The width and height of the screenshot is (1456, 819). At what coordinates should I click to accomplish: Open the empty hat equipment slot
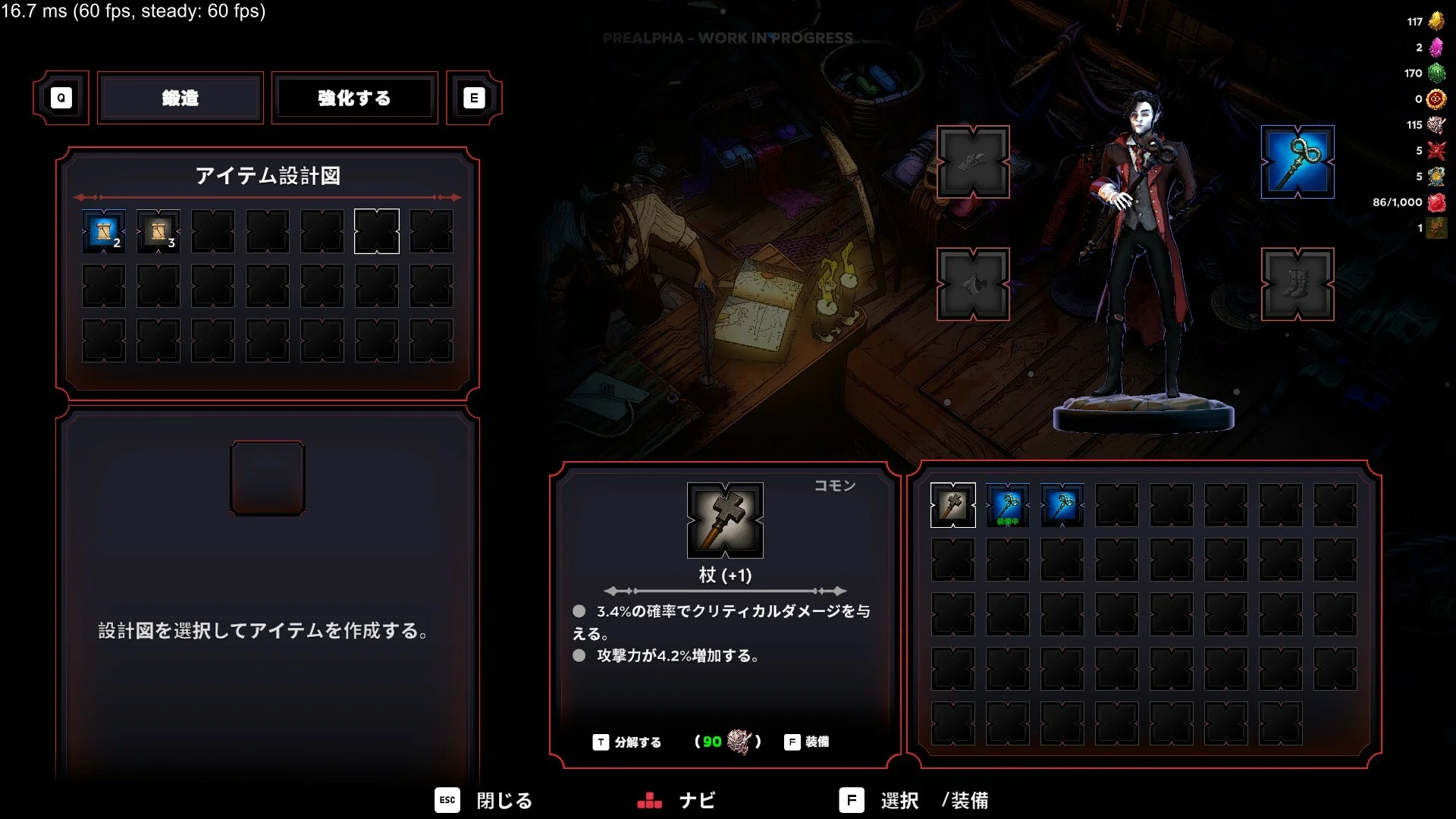(973, 162)
